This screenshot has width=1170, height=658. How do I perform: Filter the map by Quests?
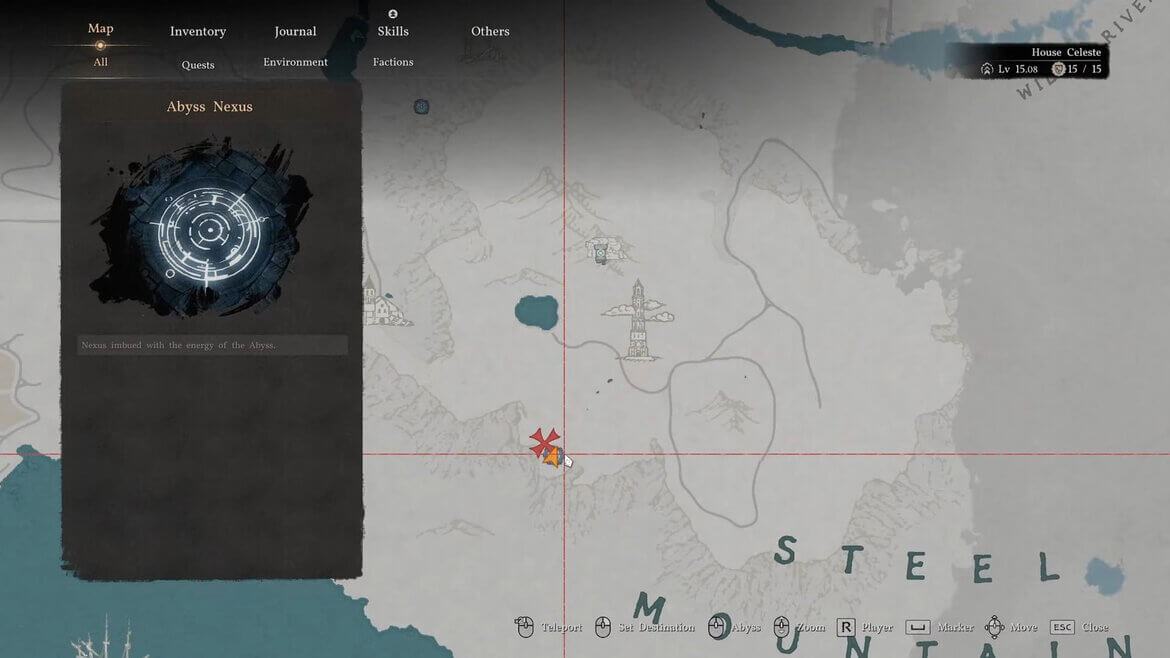click(x=198, y=65)
